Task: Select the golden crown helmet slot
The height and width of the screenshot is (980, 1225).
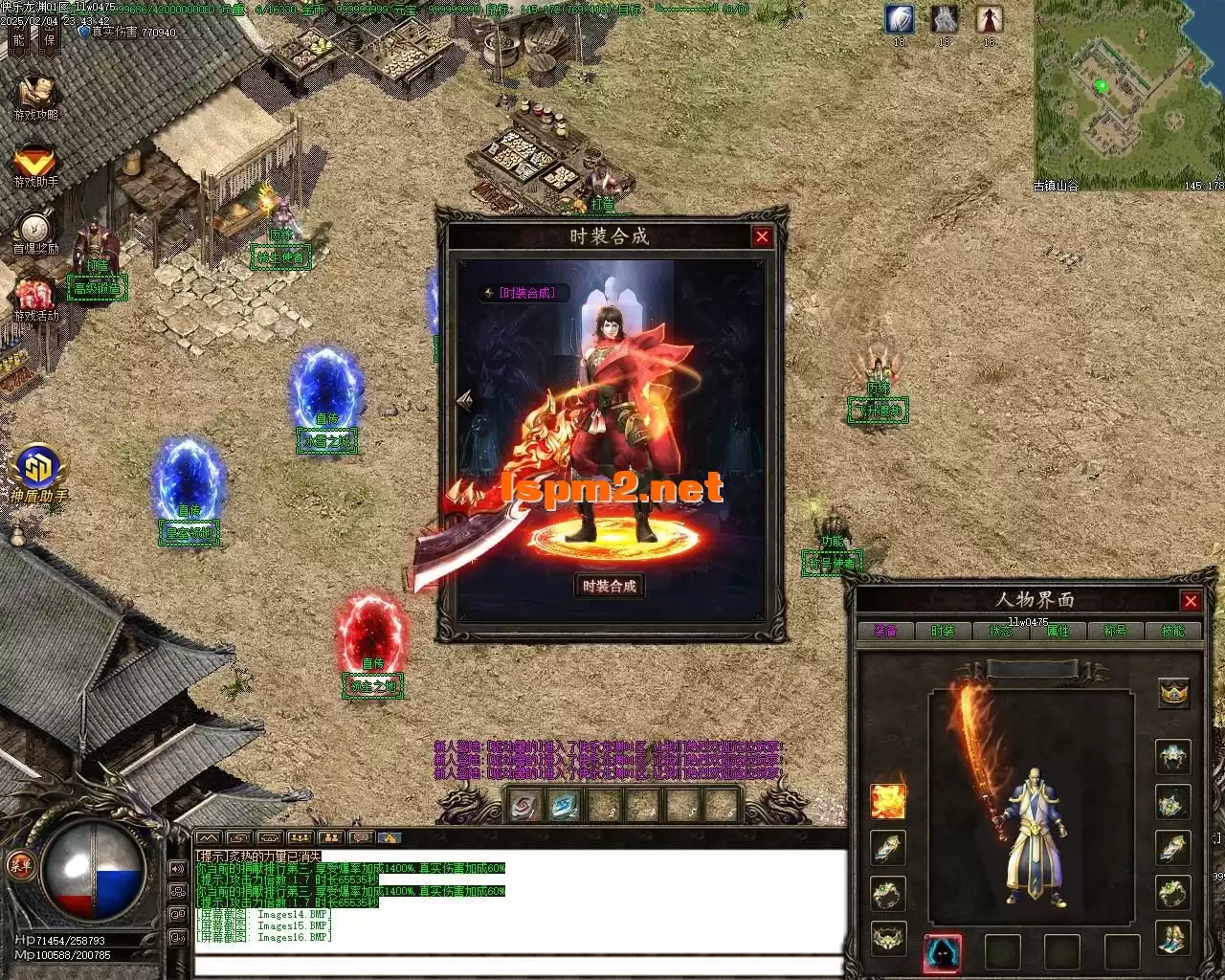Action: (1173, 693)
